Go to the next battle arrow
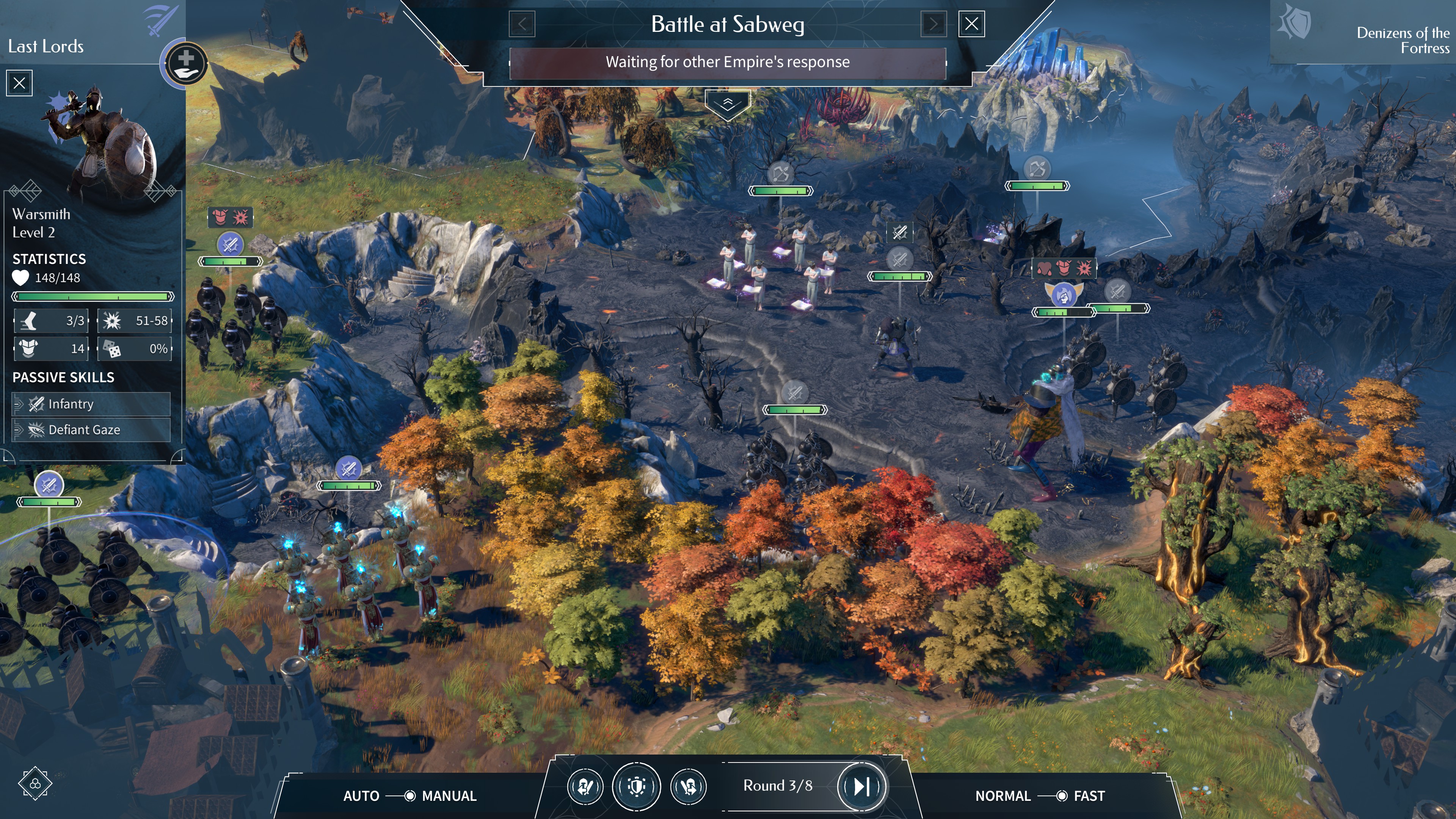Image resolution: width=1456 pixels, height=819 pixels. pos(933,24)
